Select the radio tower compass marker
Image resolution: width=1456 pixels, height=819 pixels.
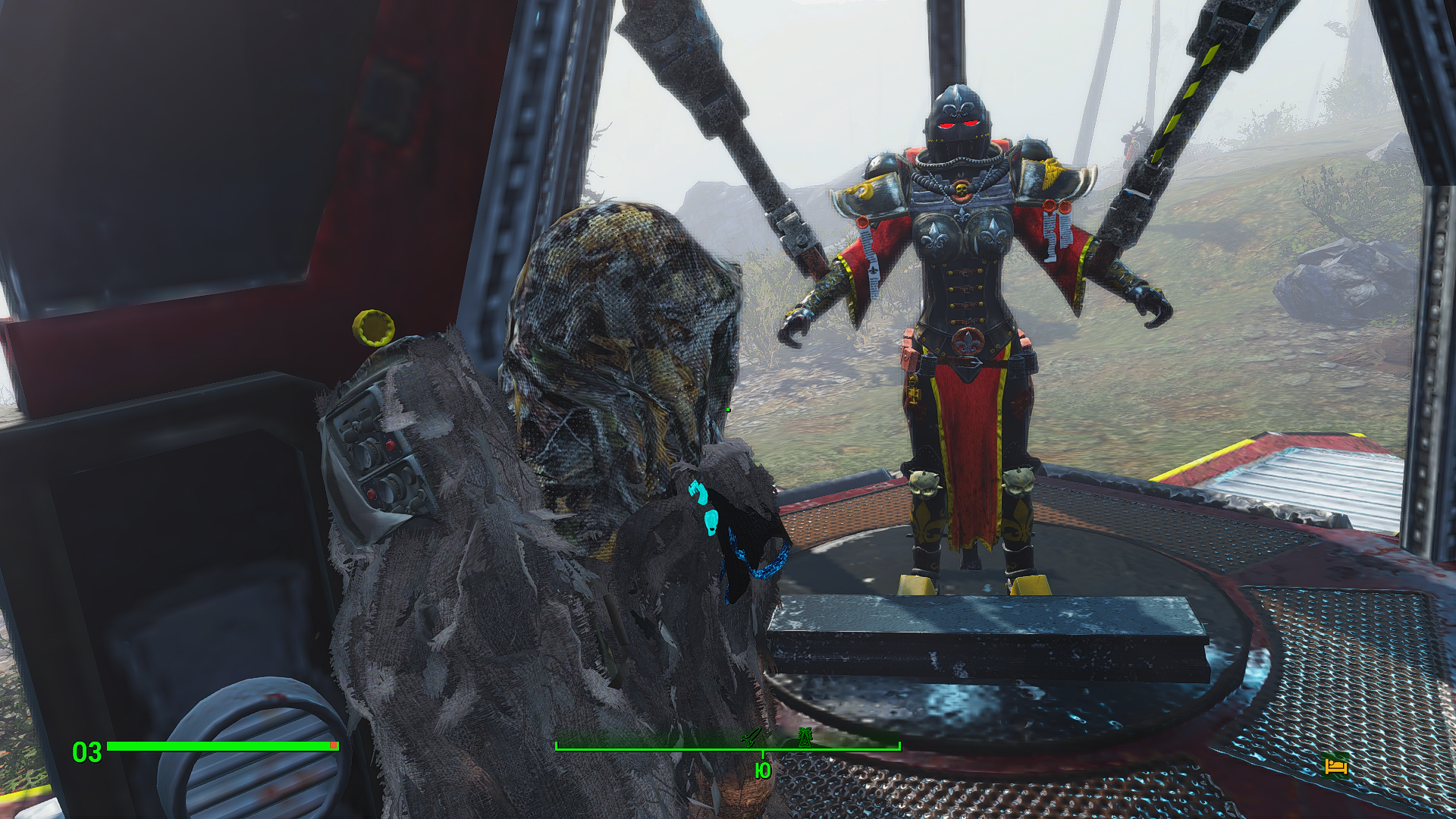(x=804, y=736)
